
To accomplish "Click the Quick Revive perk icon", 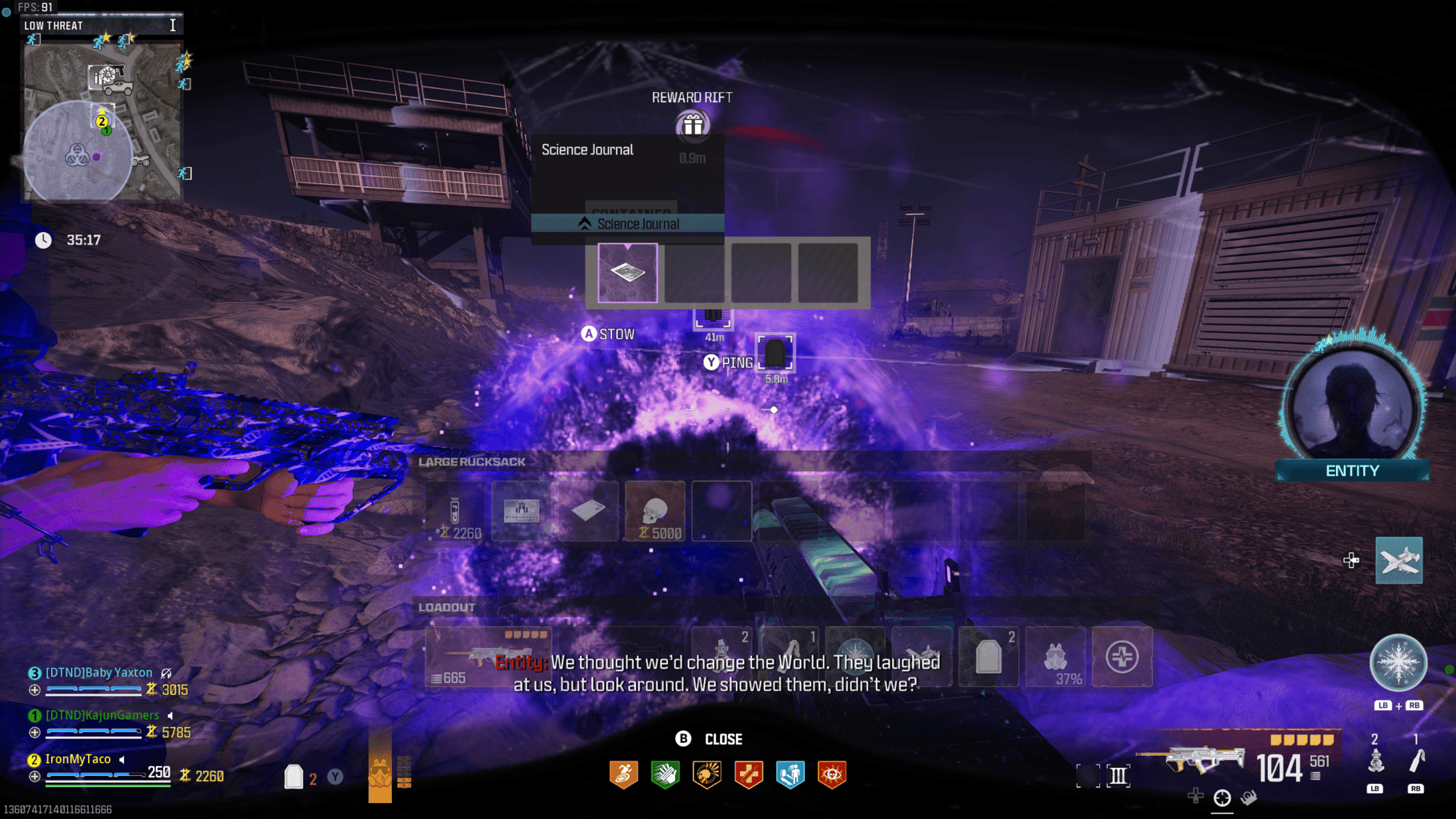I will (790, 773).
